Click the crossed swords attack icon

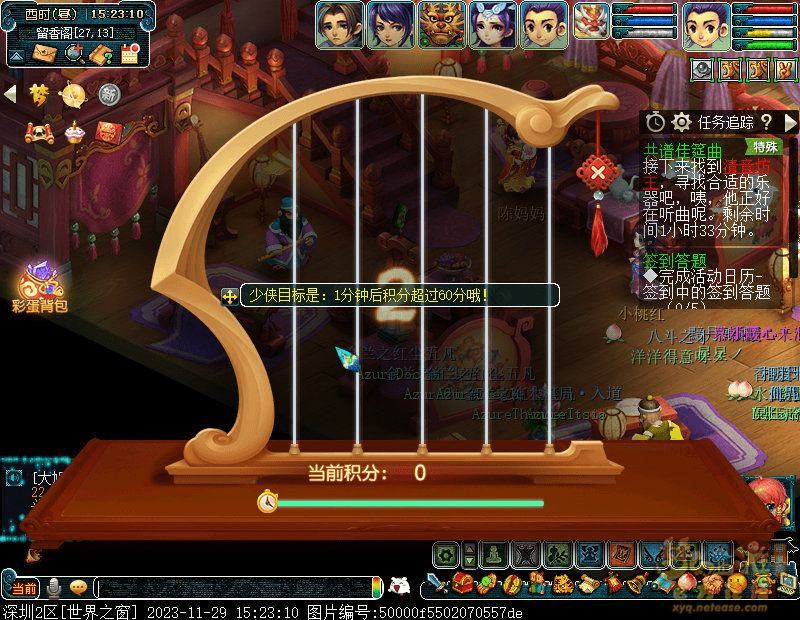436,583
